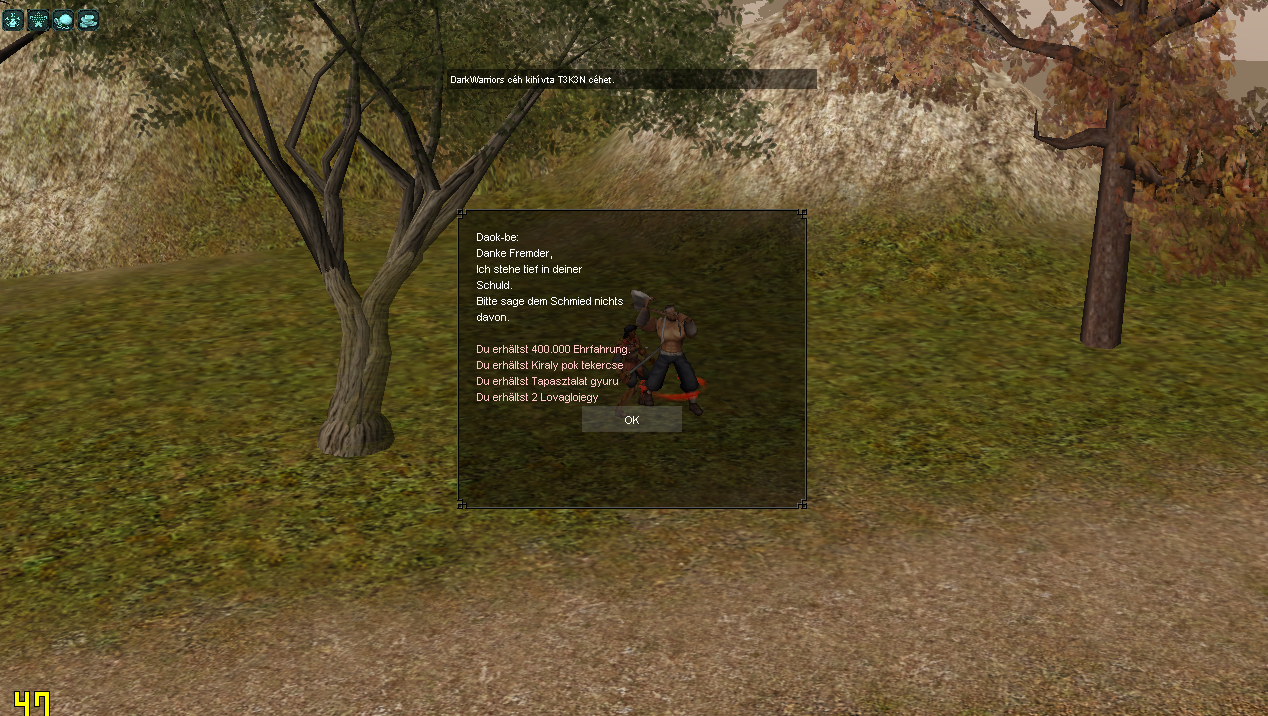This screenshot has width=1268, height=716.
Task: Click the round pouch buff icon
Action: click(x=63, y=20)
